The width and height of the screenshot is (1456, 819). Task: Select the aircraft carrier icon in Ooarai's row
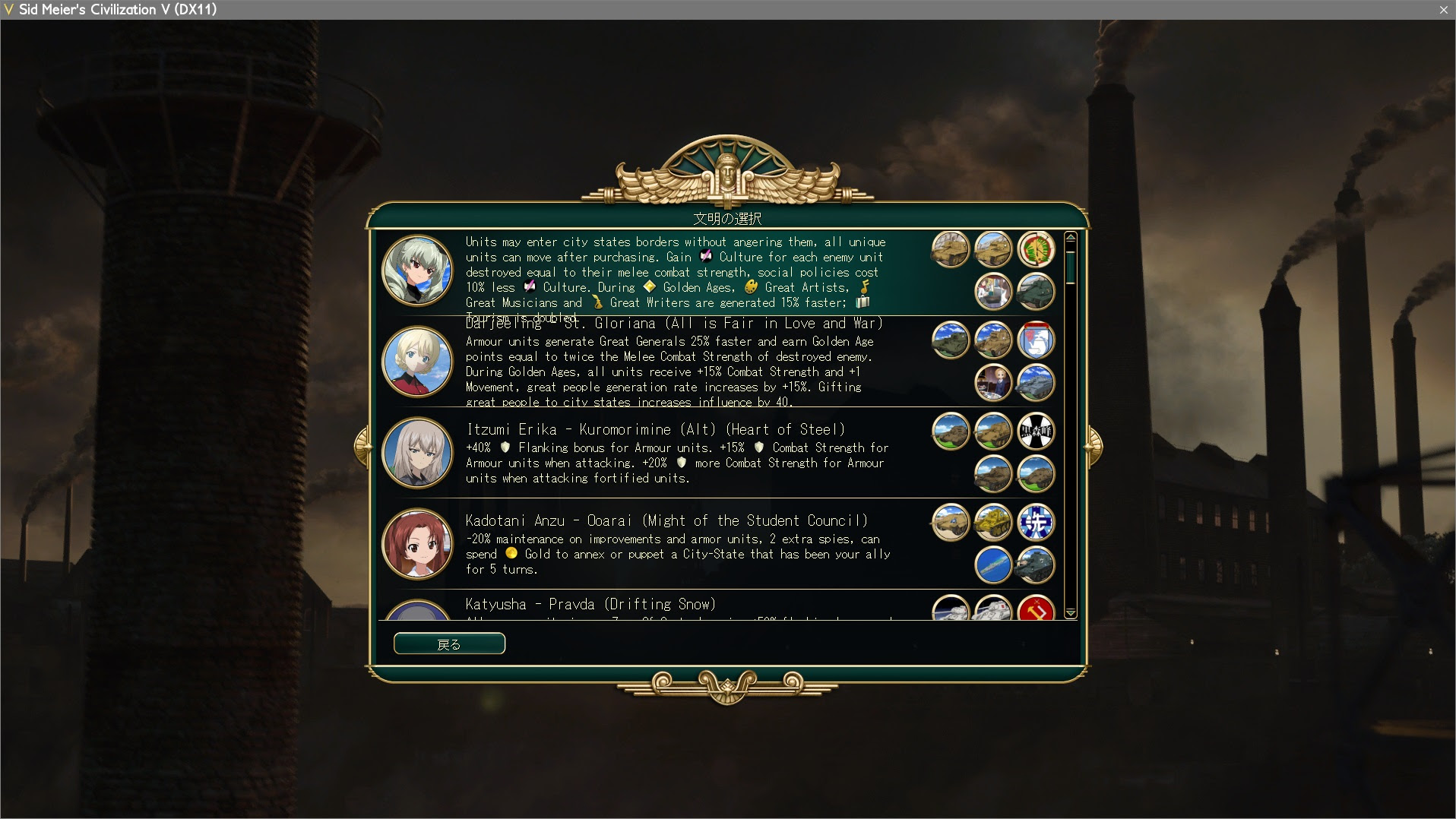pyautogui.click(x=993, y=565)
